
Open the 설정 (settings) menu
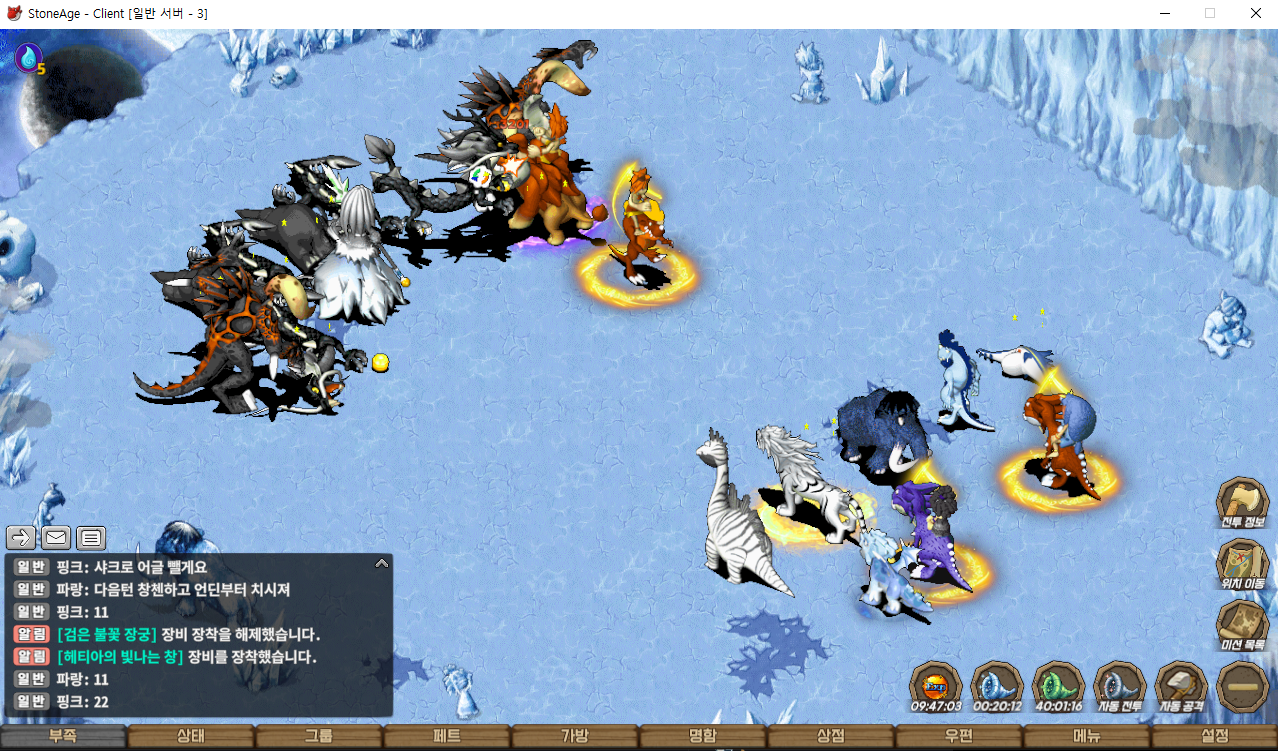1215,737
